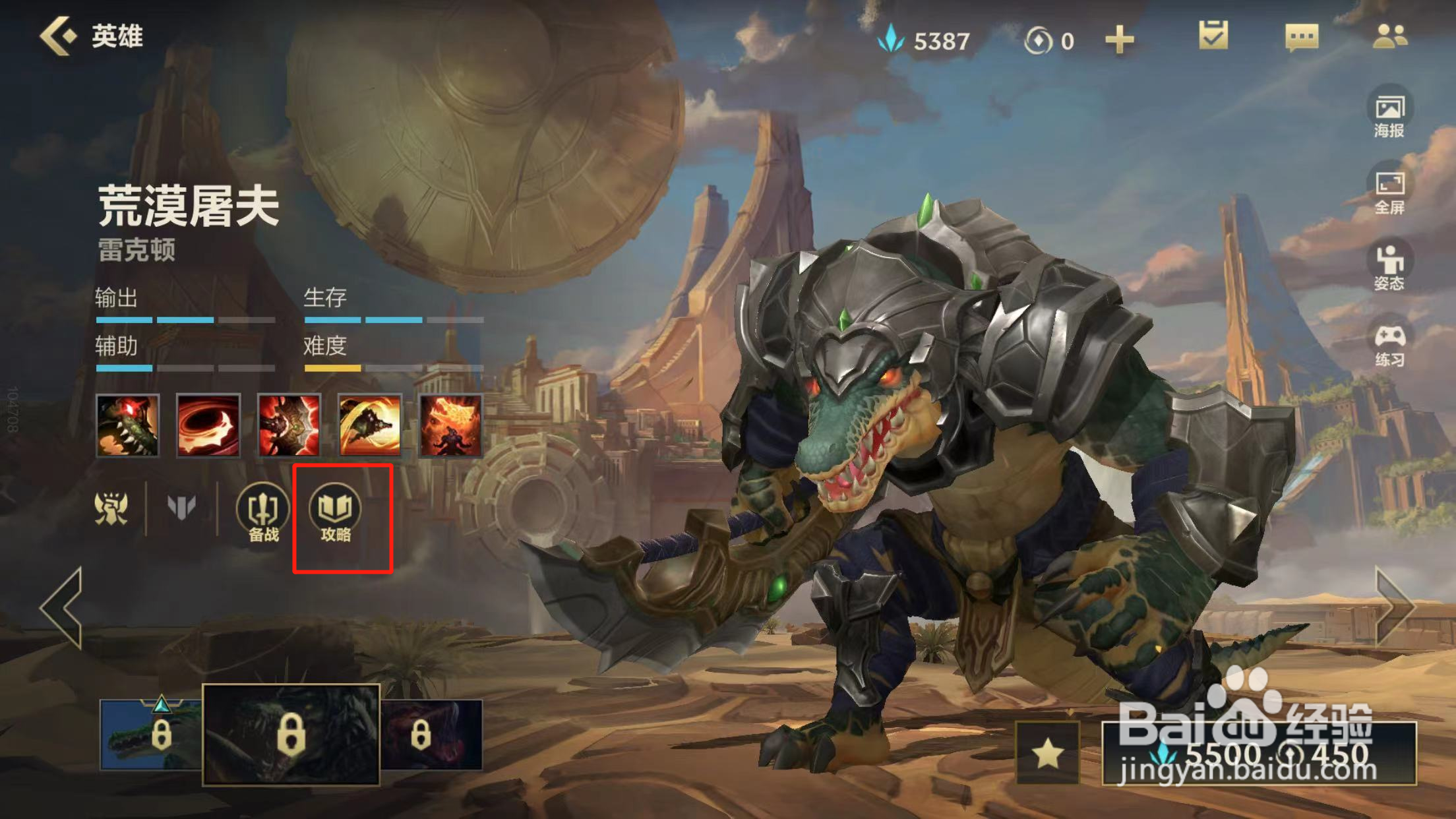Select the fiery rage ultimate skill icon
The image size is (1456, 819).
click(x=450, y=426)
